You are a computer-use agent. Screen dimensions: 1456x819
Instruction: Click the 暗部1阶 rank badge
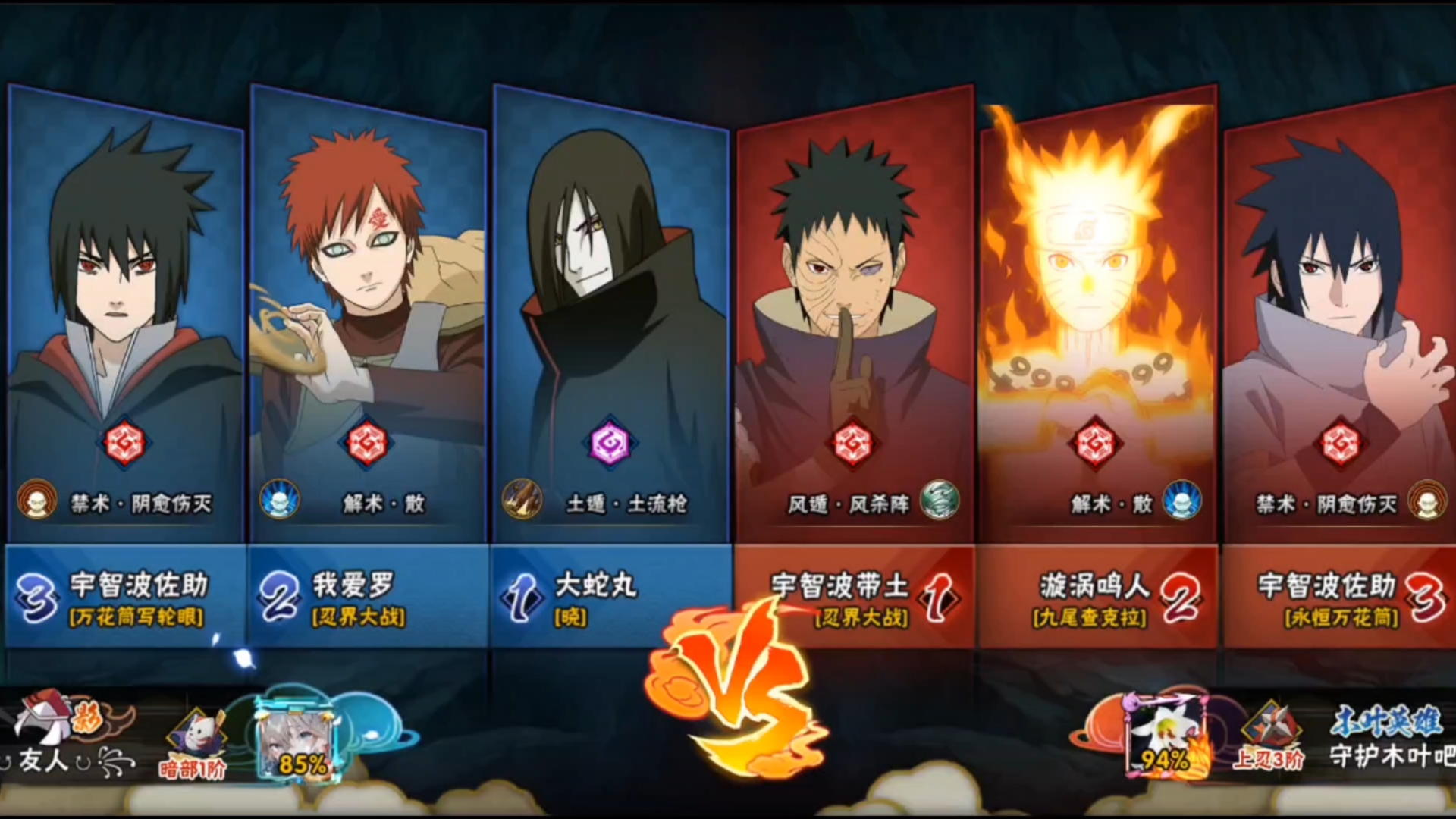193,743
